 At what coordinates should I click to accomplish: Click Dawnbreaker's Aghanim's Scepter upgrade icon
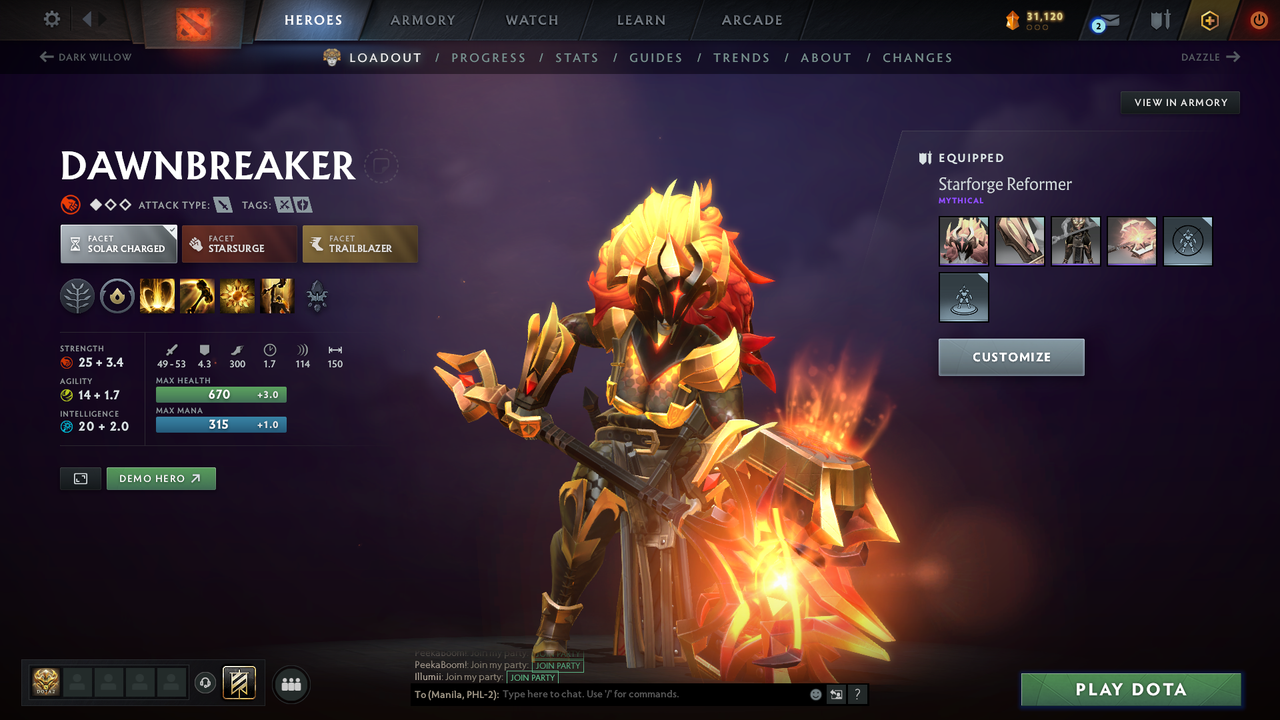click(x=318, y=295)
